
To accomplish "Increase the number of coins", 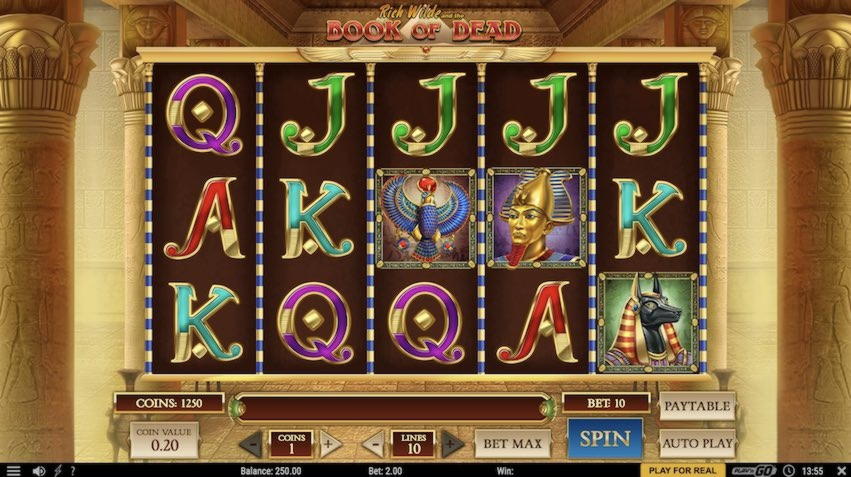I will click(x=330, y=443).
